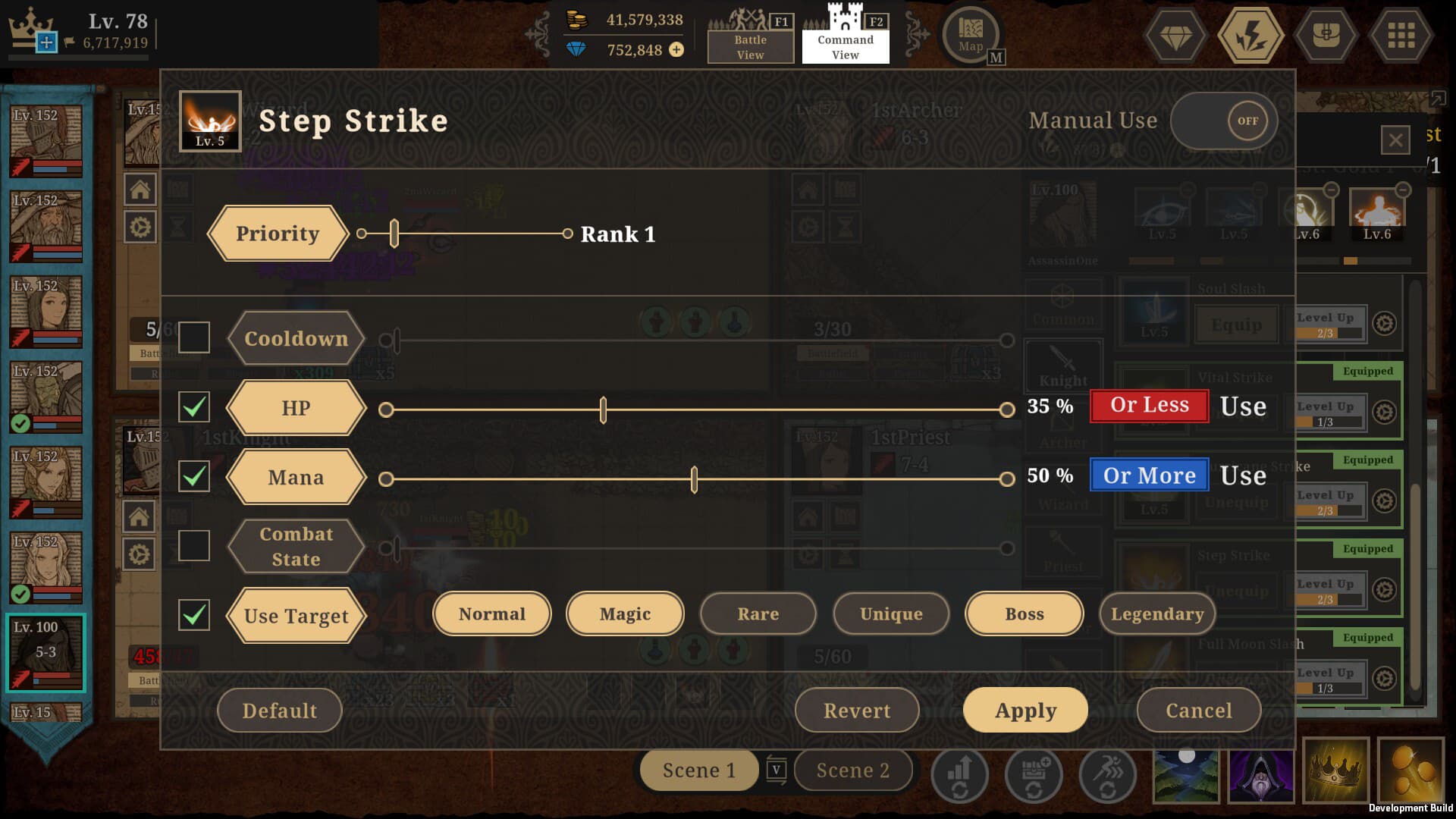Click the lightning hexagon icon
The width and height of the screenshot is (1456, 819).
coord(1250,34)
